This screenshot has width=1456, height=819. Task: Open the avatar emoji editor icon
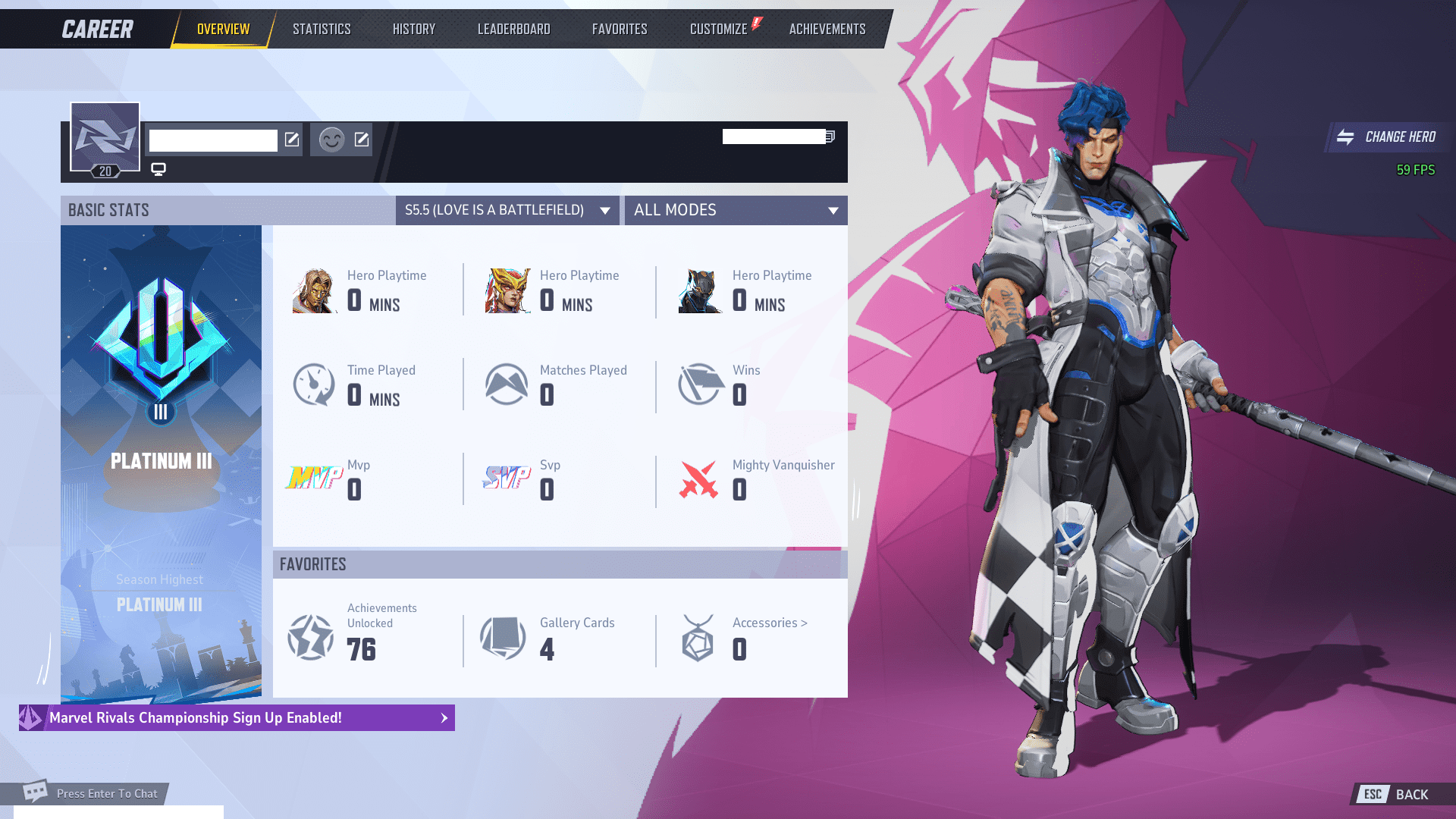tap(362, 140)
